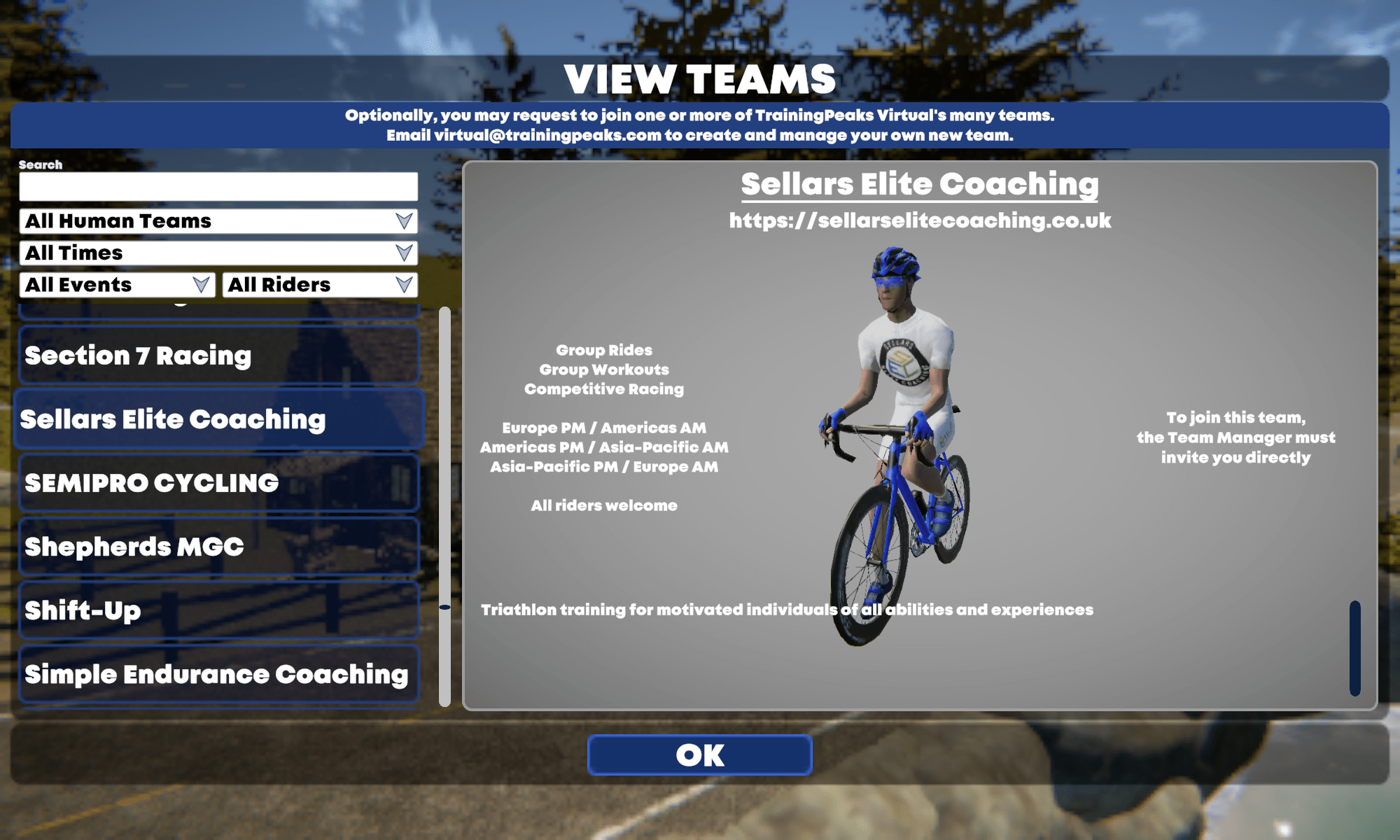Viewport: 1400px width, 840px height.
Task: Select Section 7 Racing team
Action: 218,356
